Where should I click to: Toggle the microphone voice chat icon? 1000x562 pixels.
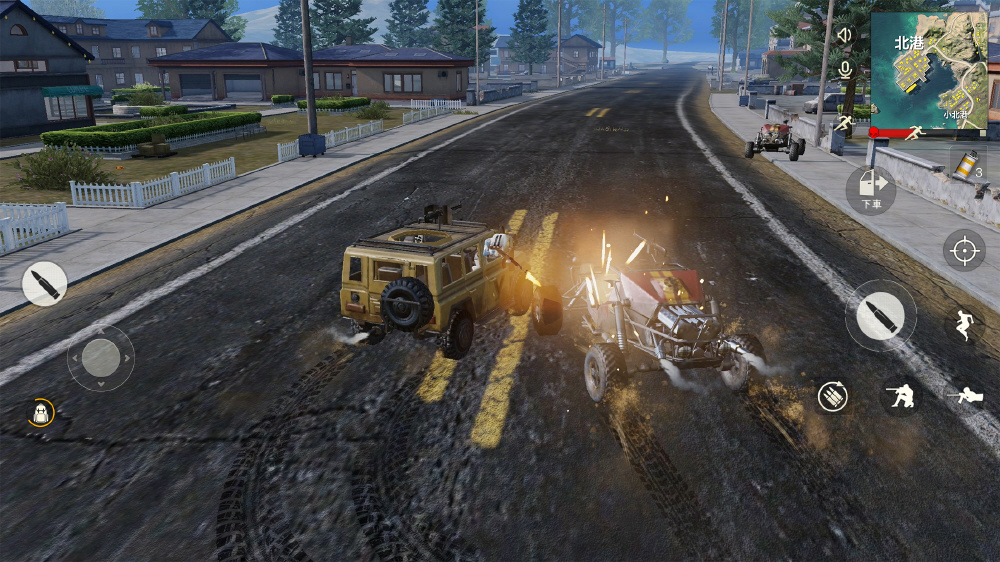pyautogui.click(x=845, y=69)
